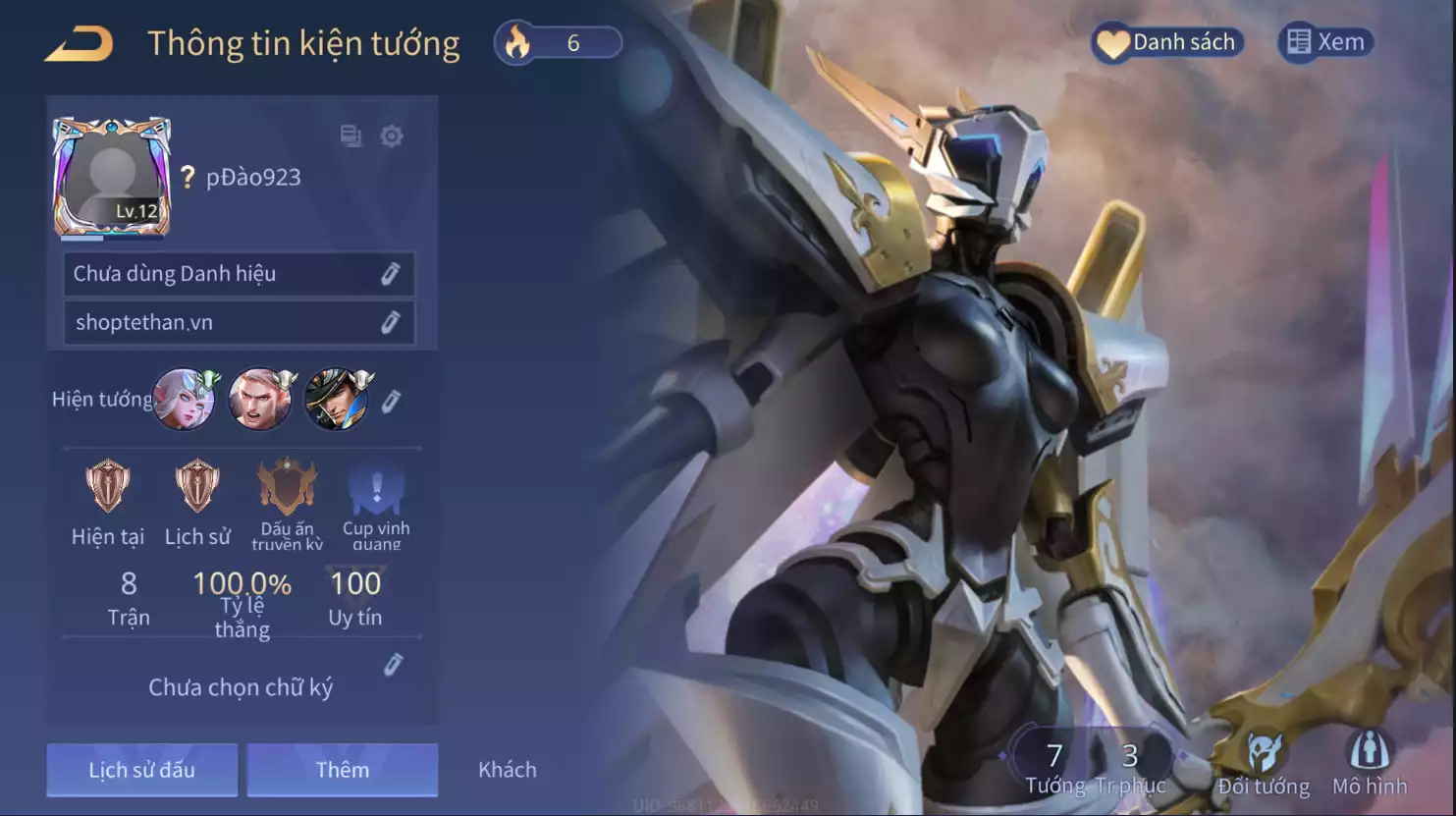
Task: Edit the shoptethan.vn field
Action: point(391,322)
